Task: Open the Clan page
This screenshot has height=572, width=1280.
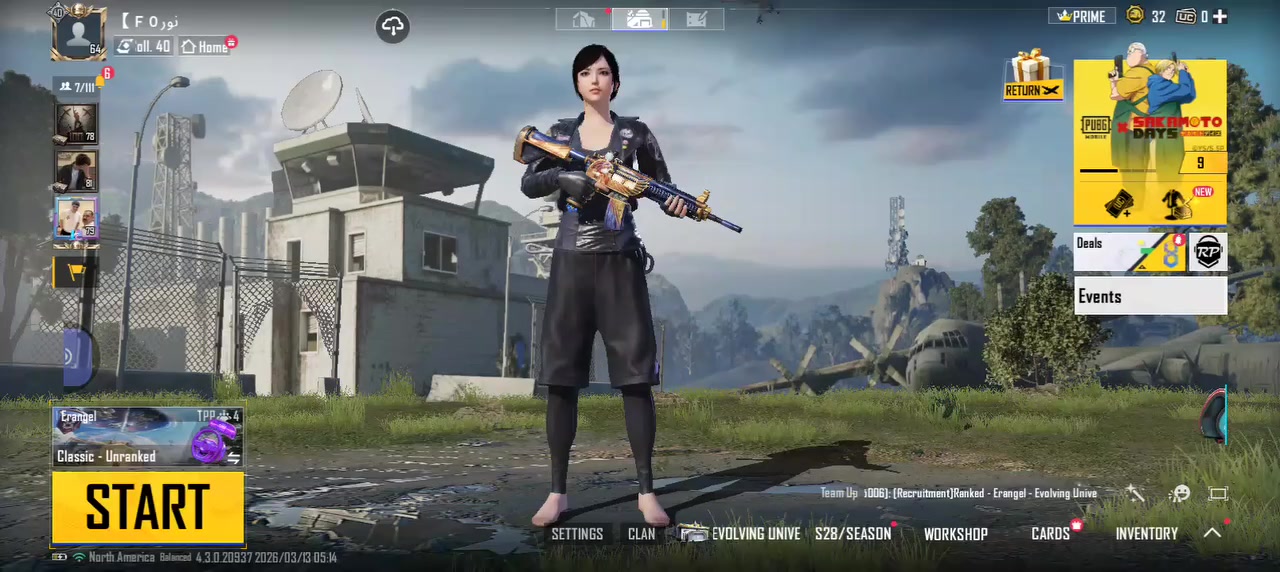Action: tap(642, 534)
